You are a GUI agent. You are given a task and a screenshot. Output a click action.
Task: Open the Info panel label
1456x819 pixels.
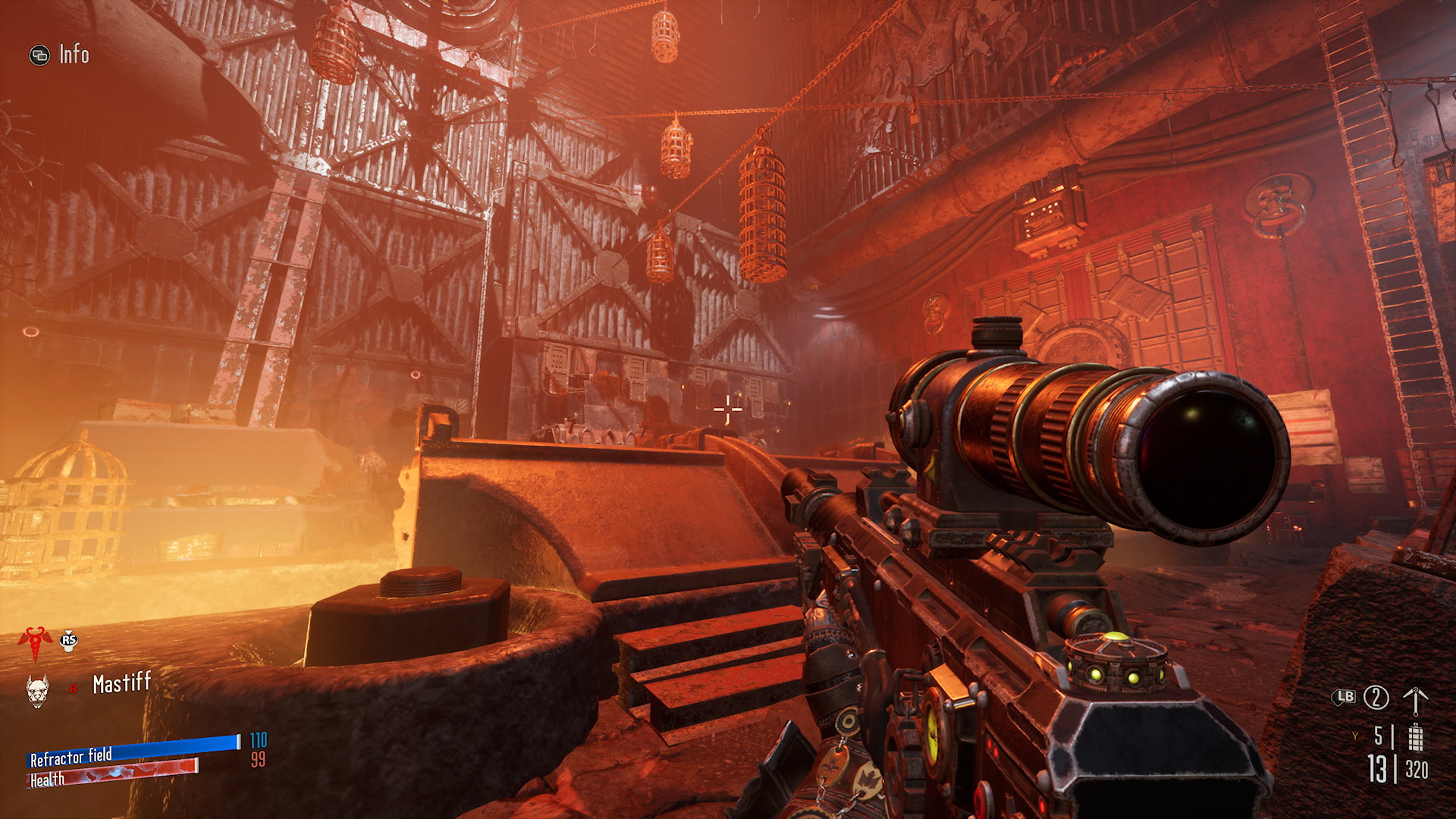click(x=74, y=55)
